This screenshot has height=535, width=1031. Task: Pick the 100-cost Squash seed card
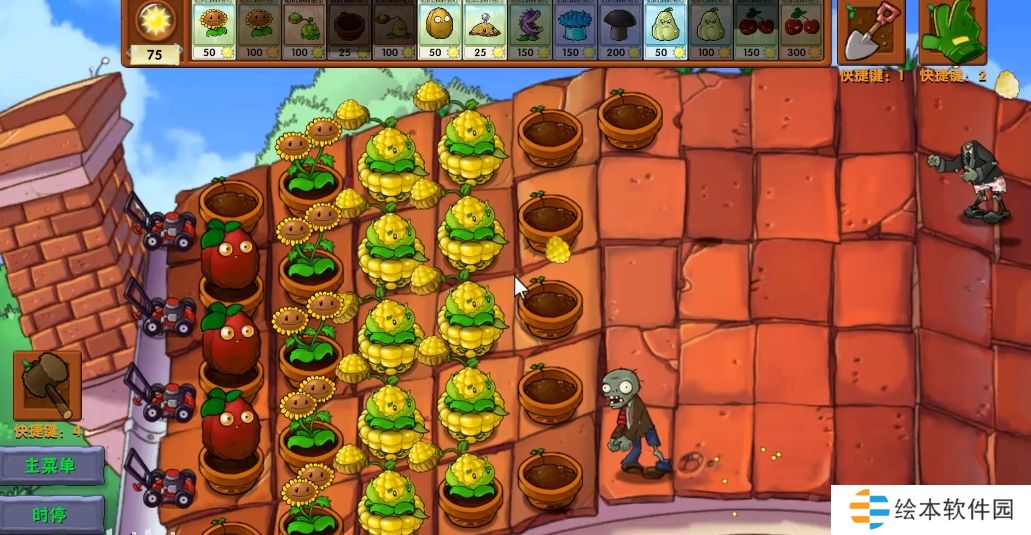pos(710,30)
